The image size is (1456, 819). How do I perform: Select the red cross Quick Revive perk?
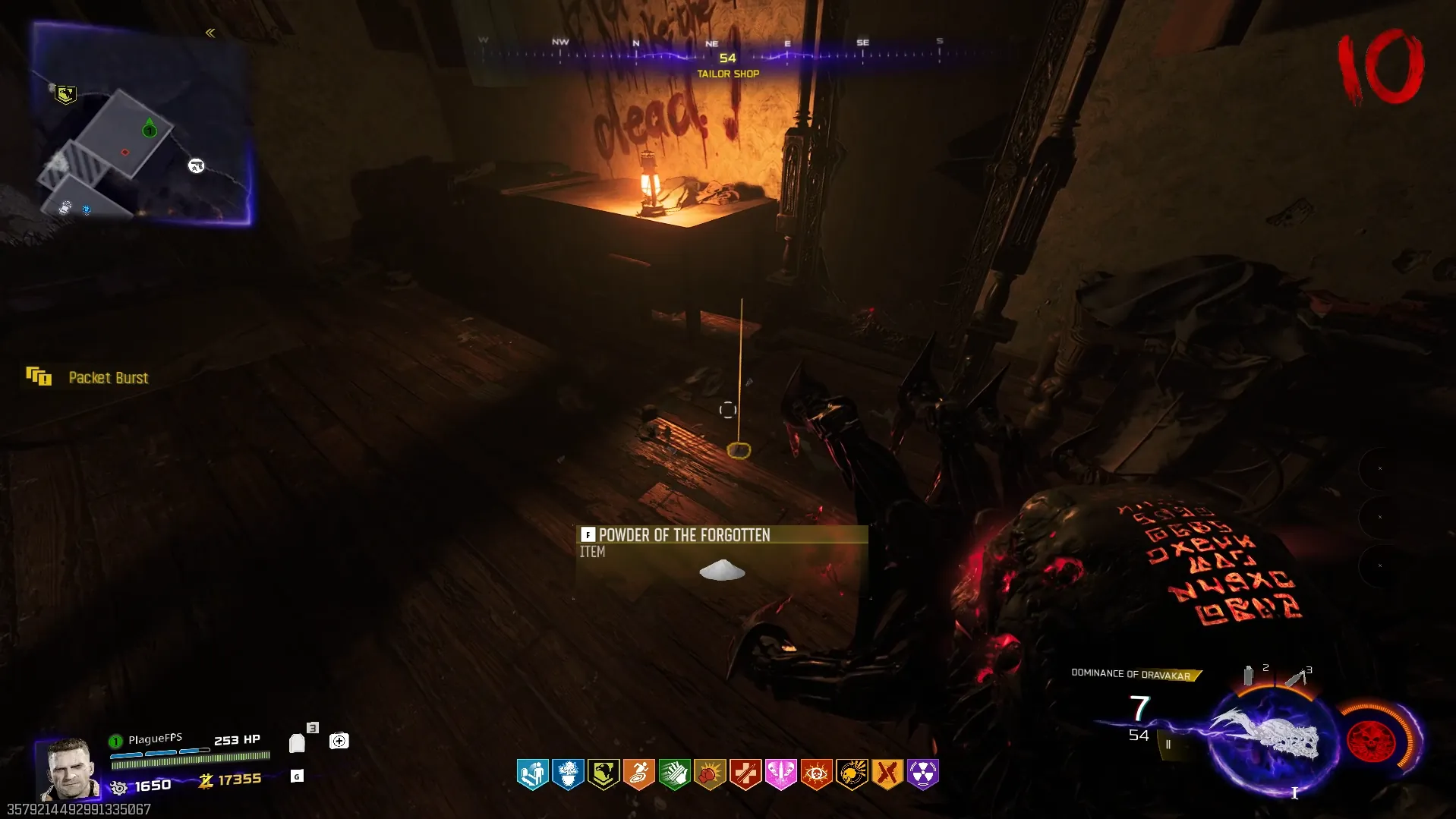point(745,774)
